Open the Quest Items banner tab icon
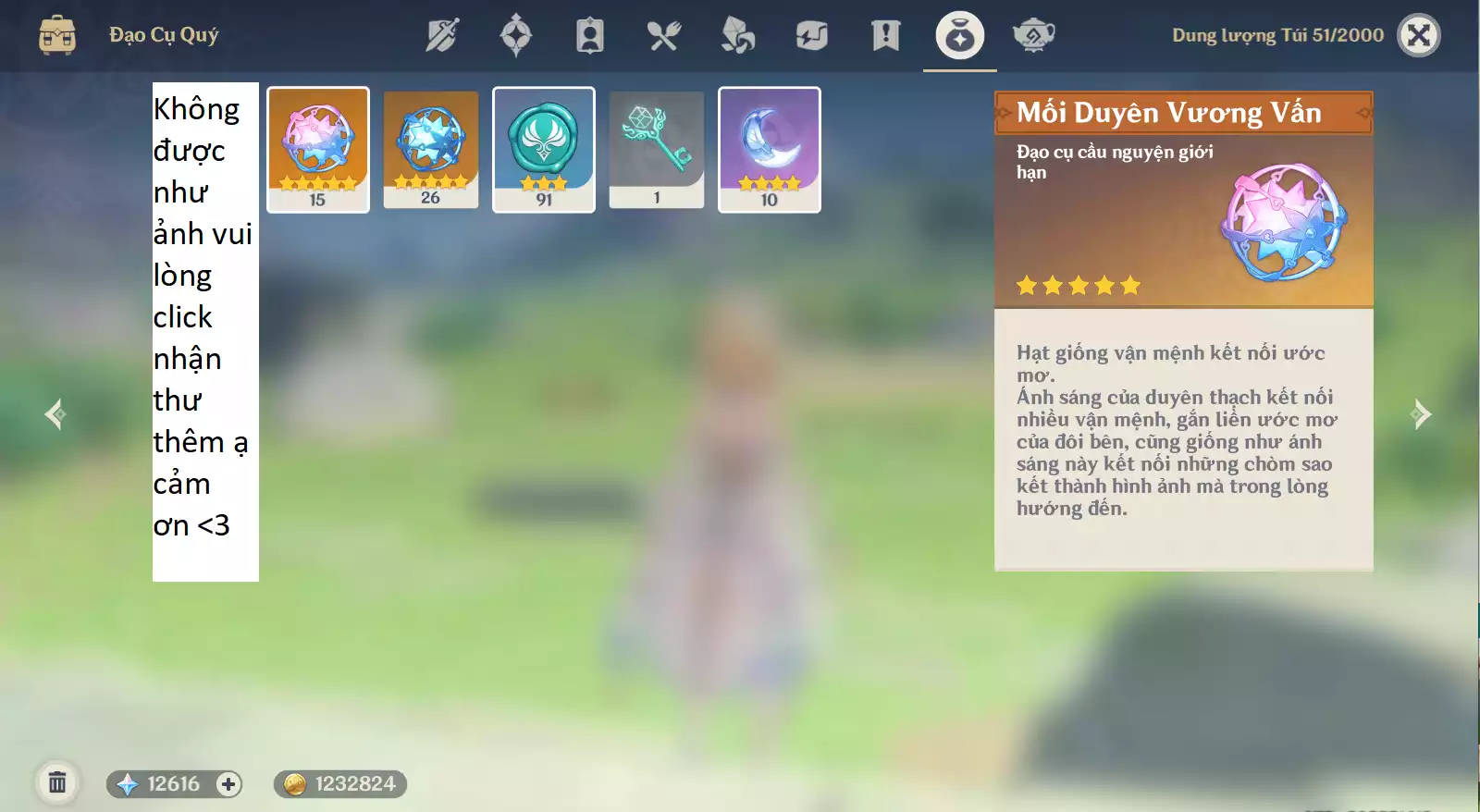This screenshot has height=812, width=1480. coord(884,35)
